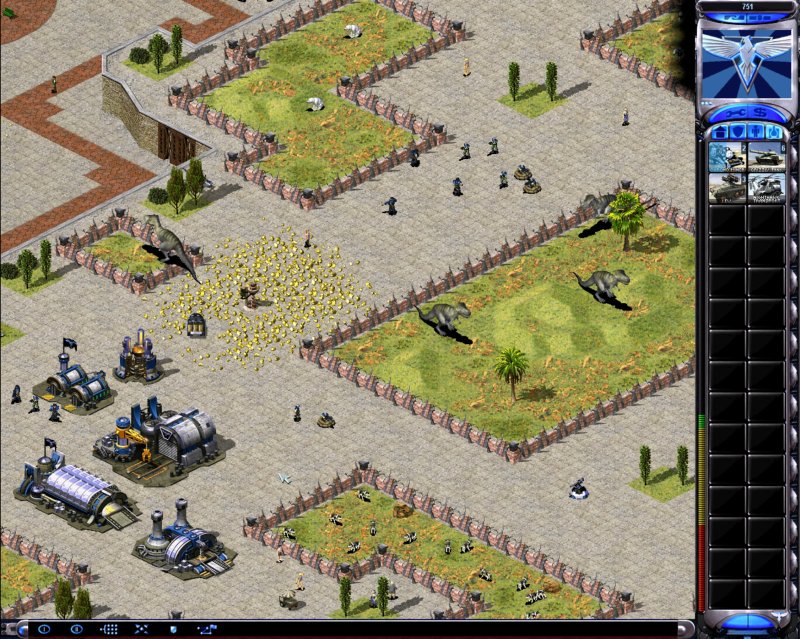800x639 pixels.
Task: Queue an IFV from the build list
Action: 727,188
